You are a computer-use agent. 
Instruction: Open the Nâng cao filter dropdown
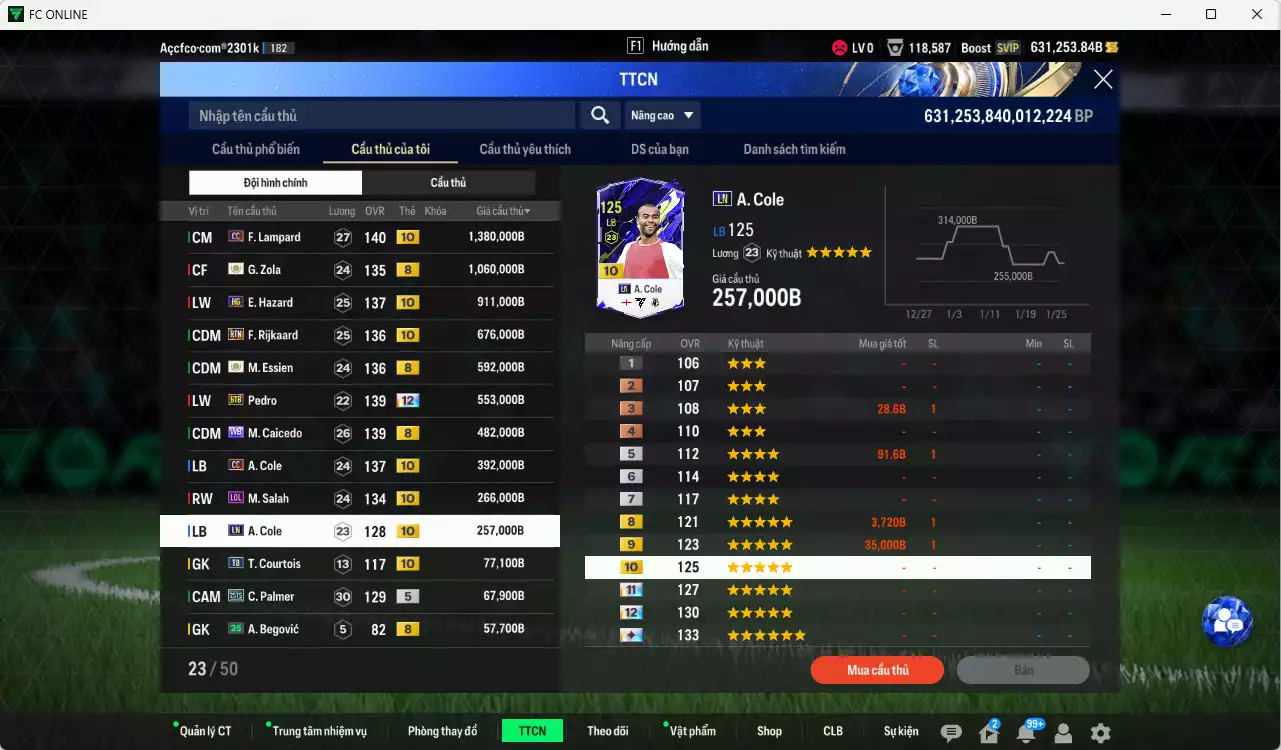[663, 115]
